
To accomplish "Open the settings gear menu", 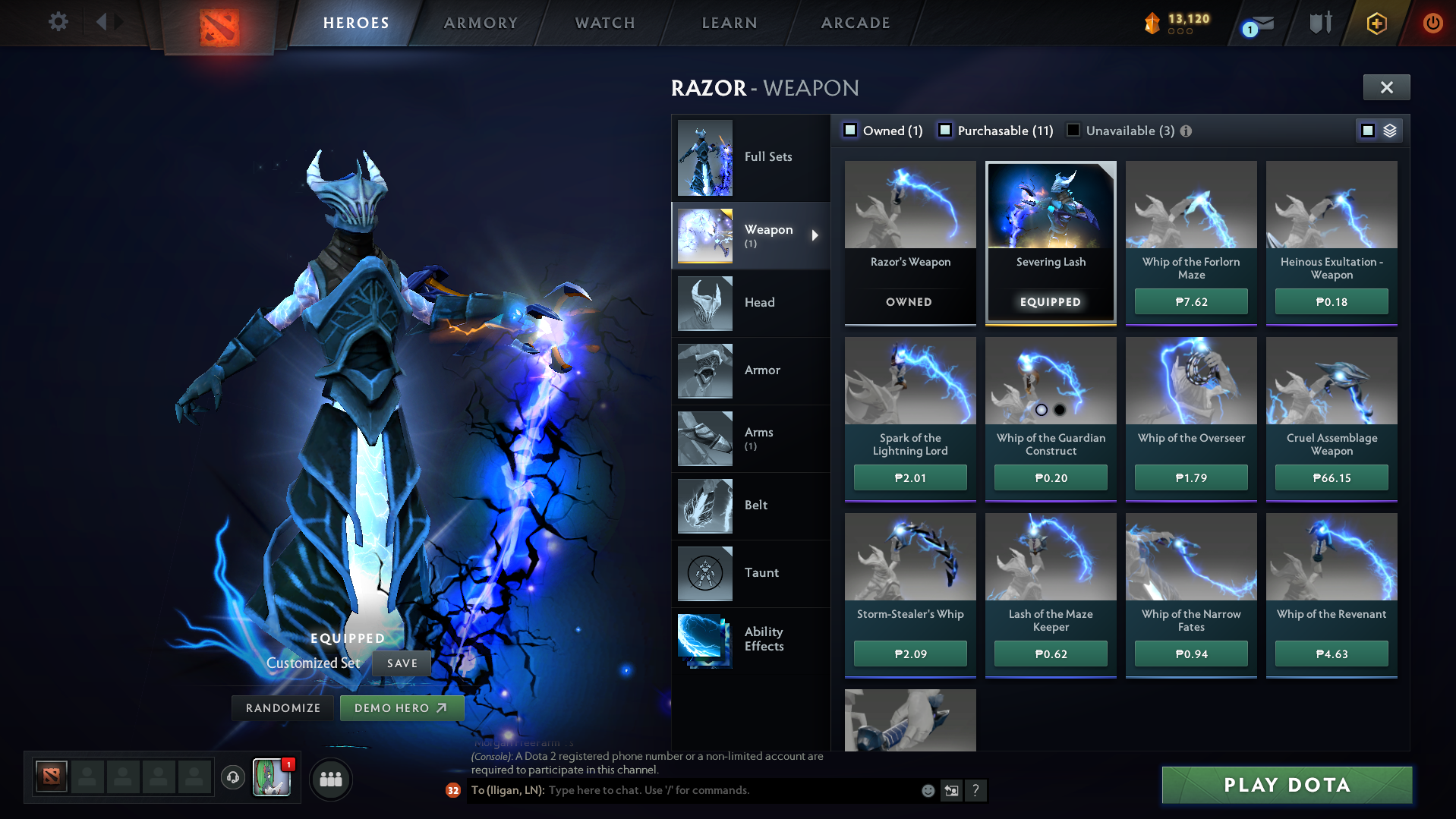I will point(56,22).
